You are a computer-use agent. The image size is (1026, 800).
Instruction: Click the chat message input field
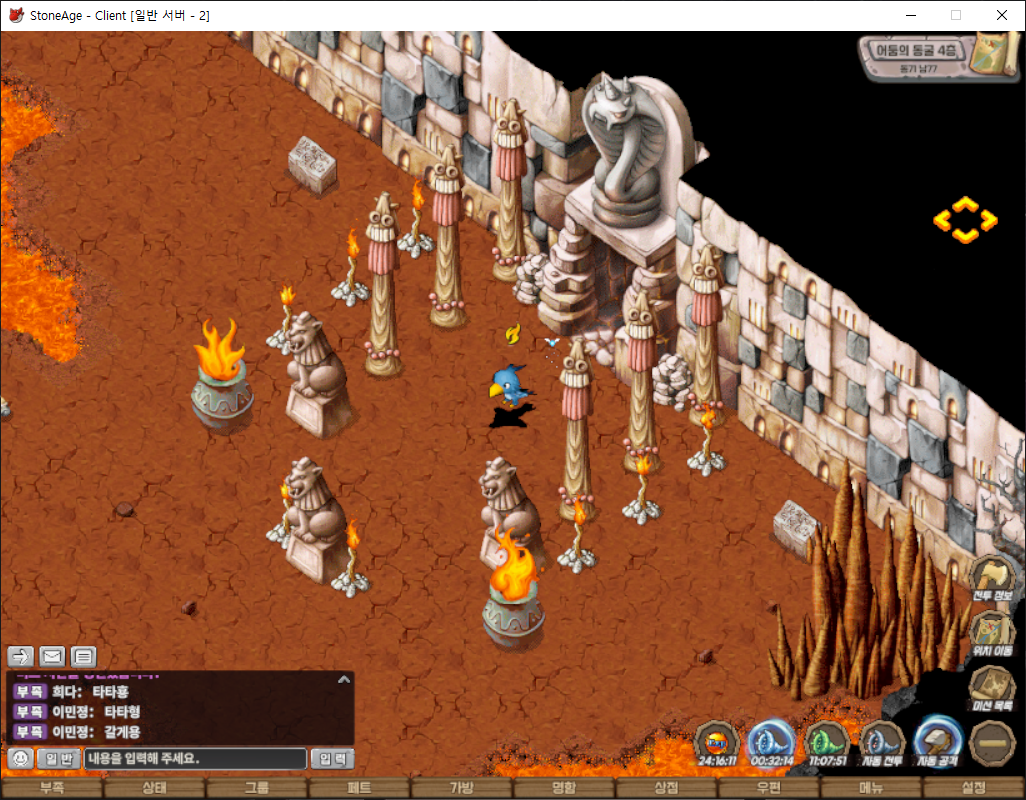(x=195, y=759)
